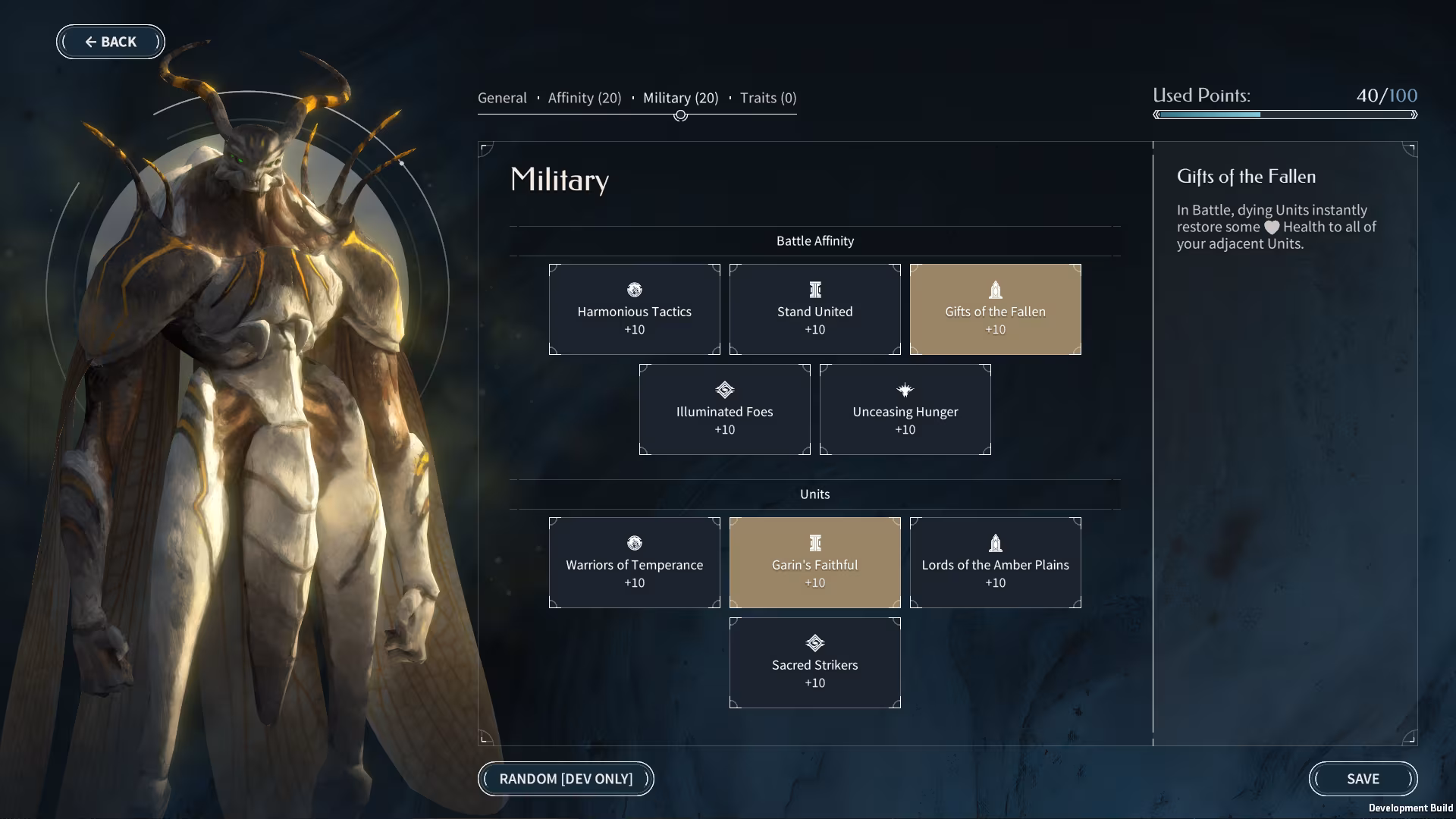Click the Garin's Faithful pillar icon
Image resolution: width=1456 pixels, height=819 pixels.
pos(814,543)
